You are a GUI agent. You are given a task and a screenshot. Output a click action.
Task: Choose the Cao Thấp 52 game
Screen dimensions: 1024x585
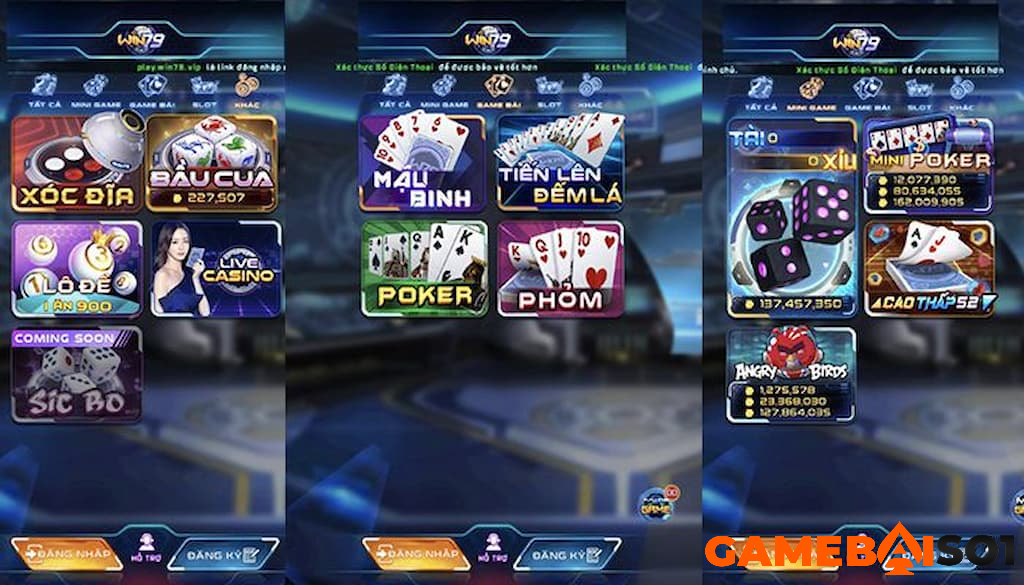click(x=928, y=268)
